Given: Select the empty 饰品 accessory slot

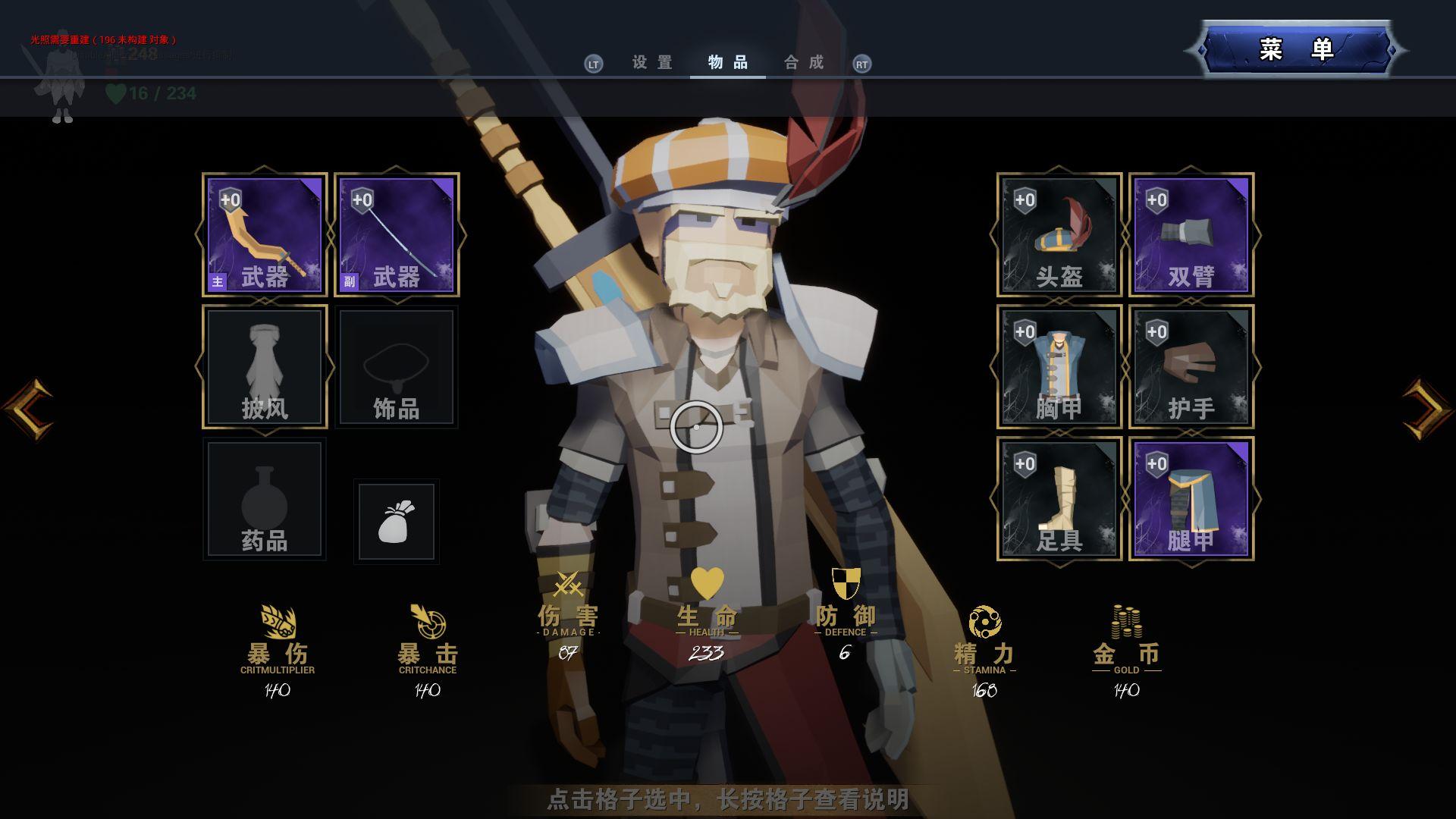Looking at the screenshot, I should [397, 367].
